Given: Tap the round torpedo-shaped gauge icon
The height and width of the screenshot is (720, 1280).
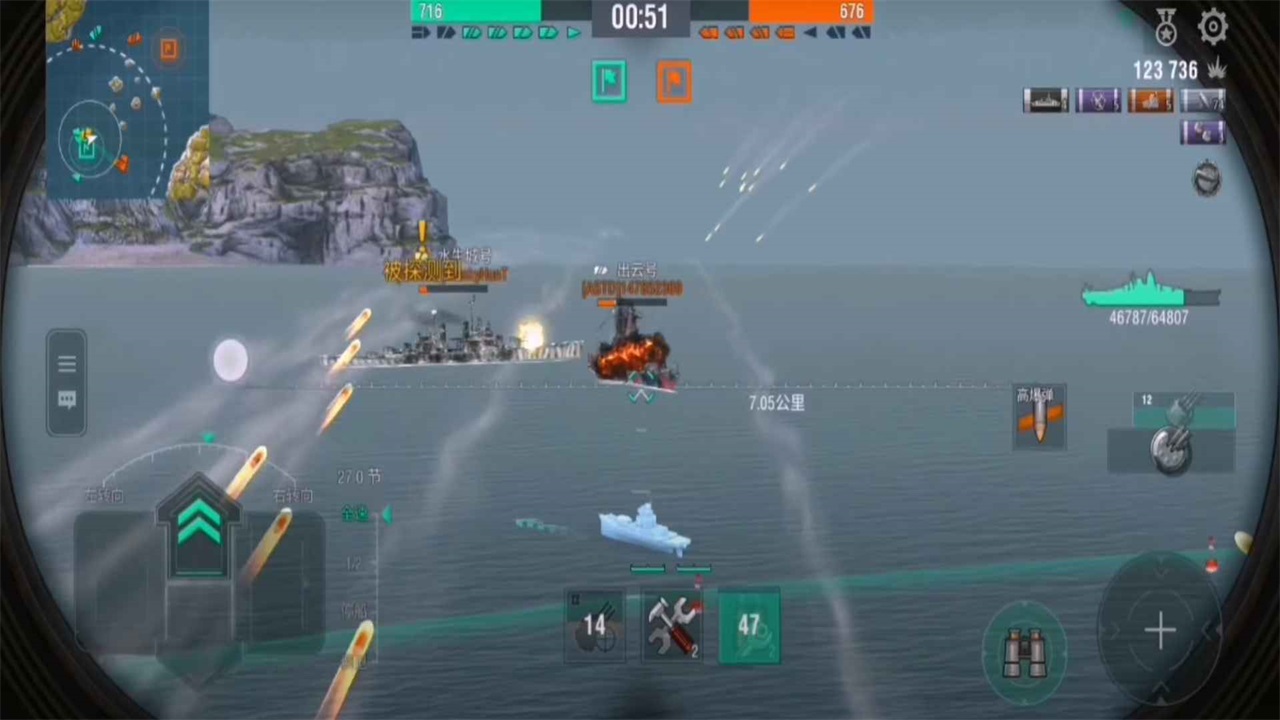Looking at the screenshot, I should [x=1207, y=178].
